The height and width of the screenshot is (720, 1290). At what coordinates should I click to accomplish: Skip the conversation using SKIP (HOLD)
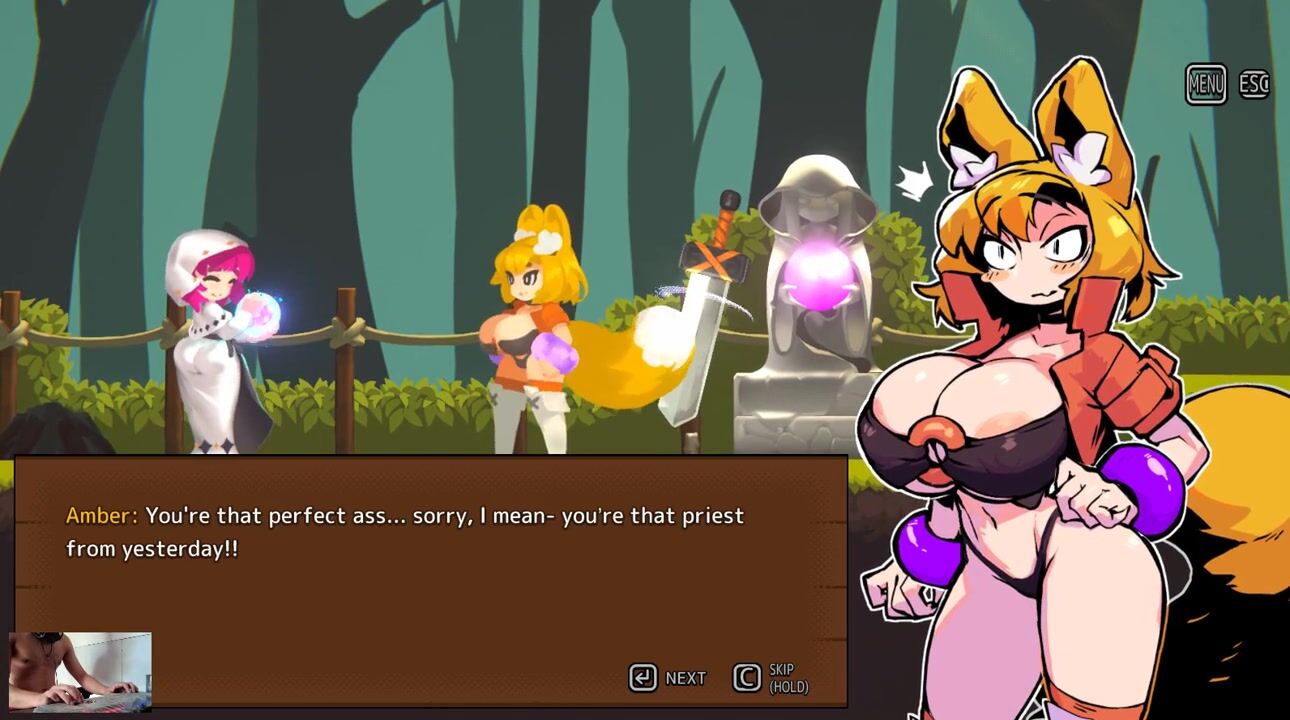(770, 678)
